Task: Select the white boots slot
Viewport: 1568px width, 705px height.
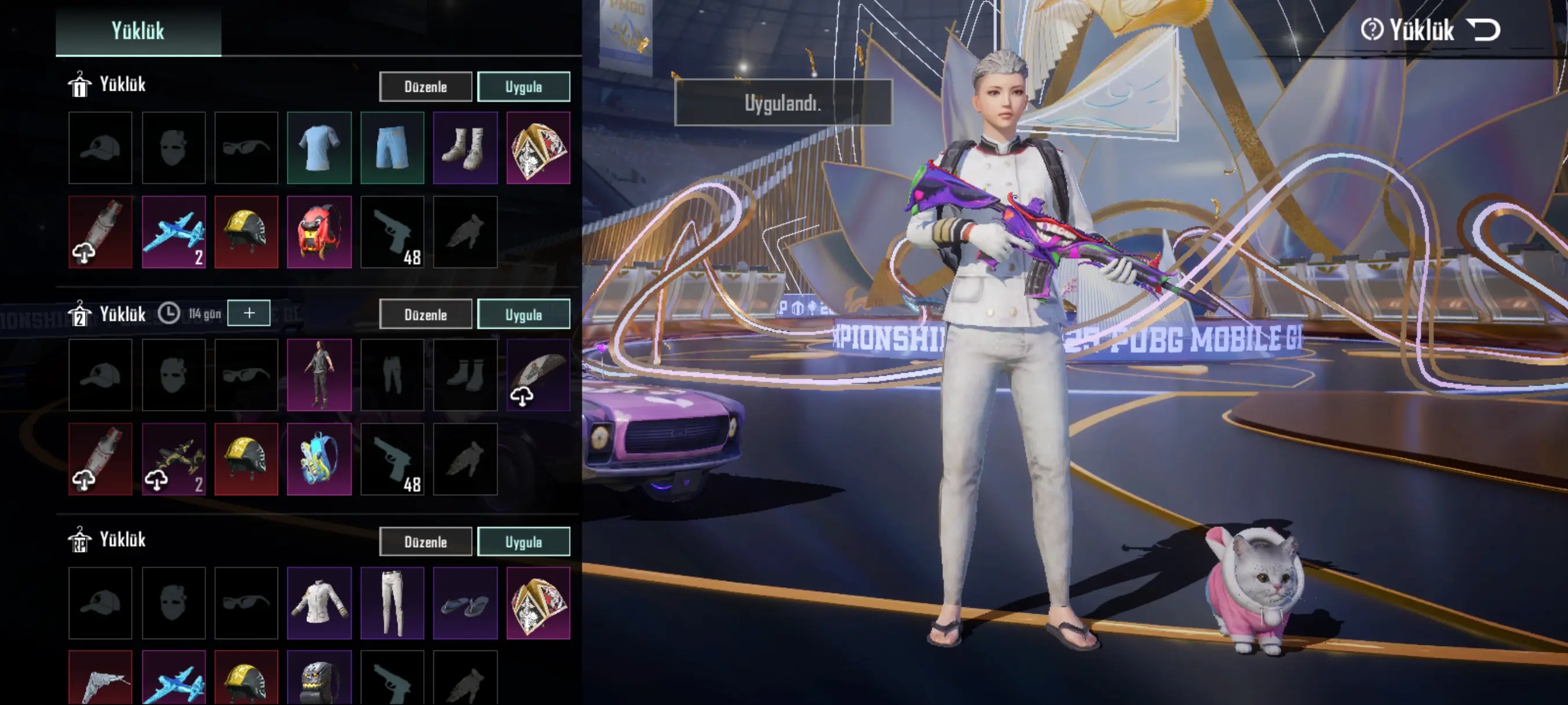Action: pyautogui.click(x=465, y=148)
